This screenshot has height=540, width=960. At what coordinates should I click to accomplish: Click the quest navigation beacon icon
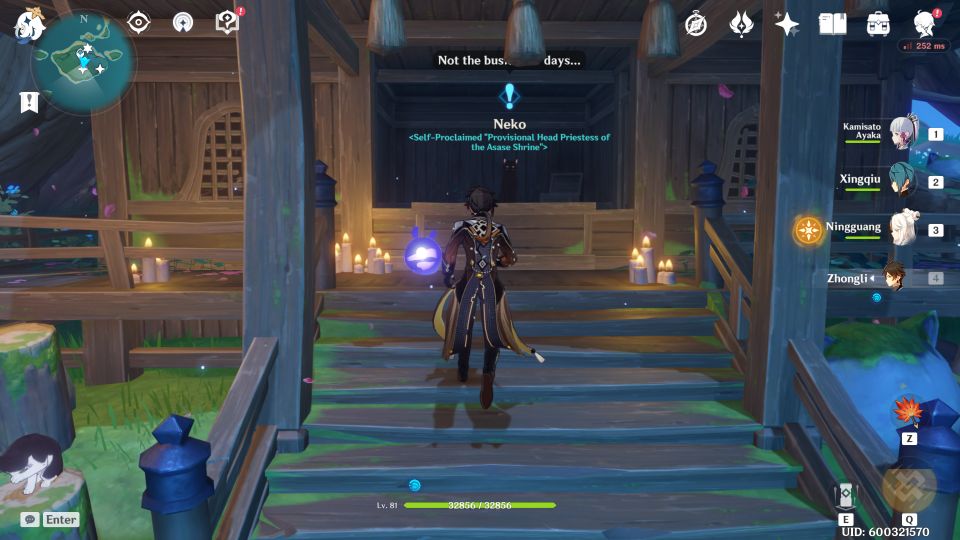[x=183, y=22]
